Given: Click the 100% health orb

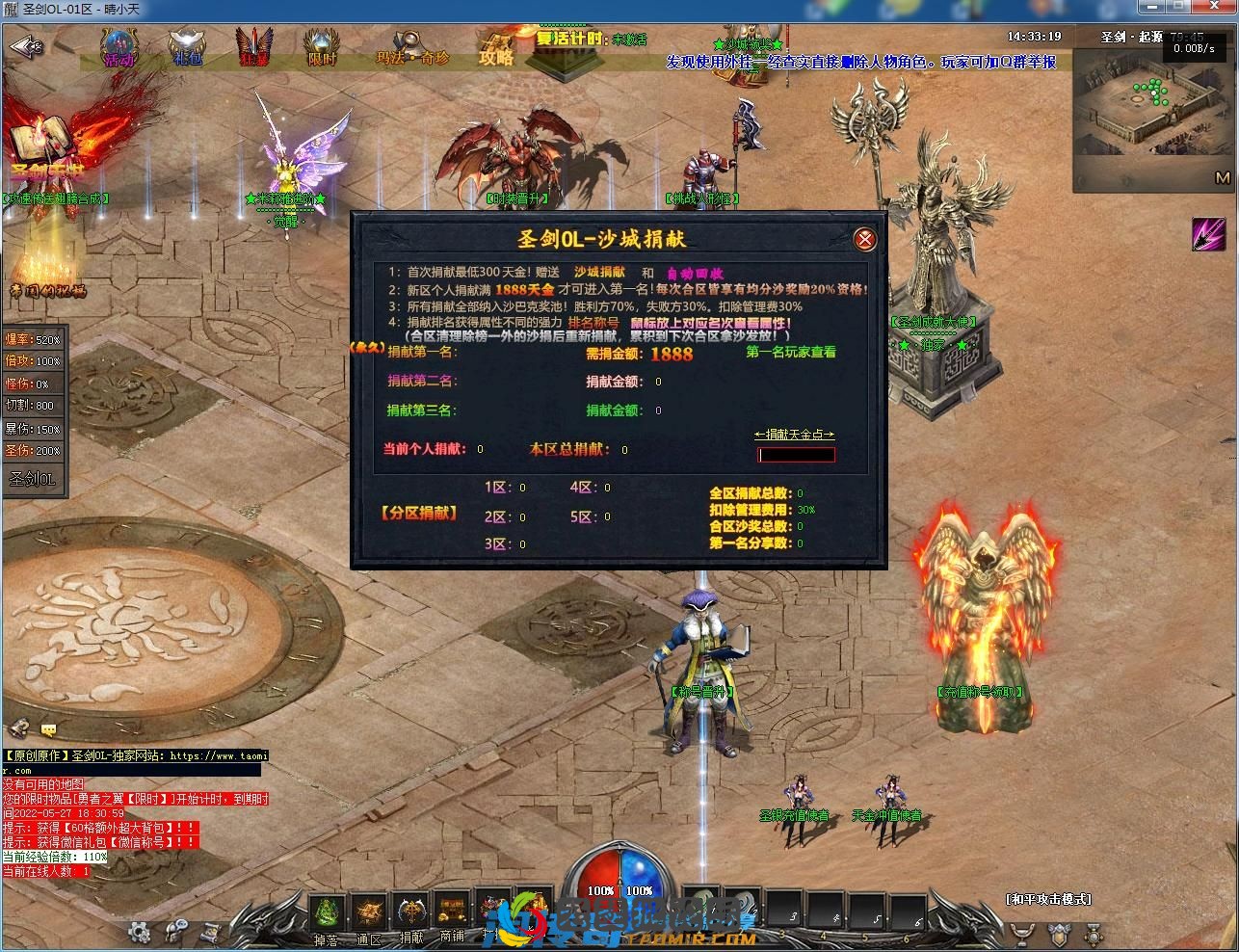Looking at the screenshot, I should (x=599, y=891).
